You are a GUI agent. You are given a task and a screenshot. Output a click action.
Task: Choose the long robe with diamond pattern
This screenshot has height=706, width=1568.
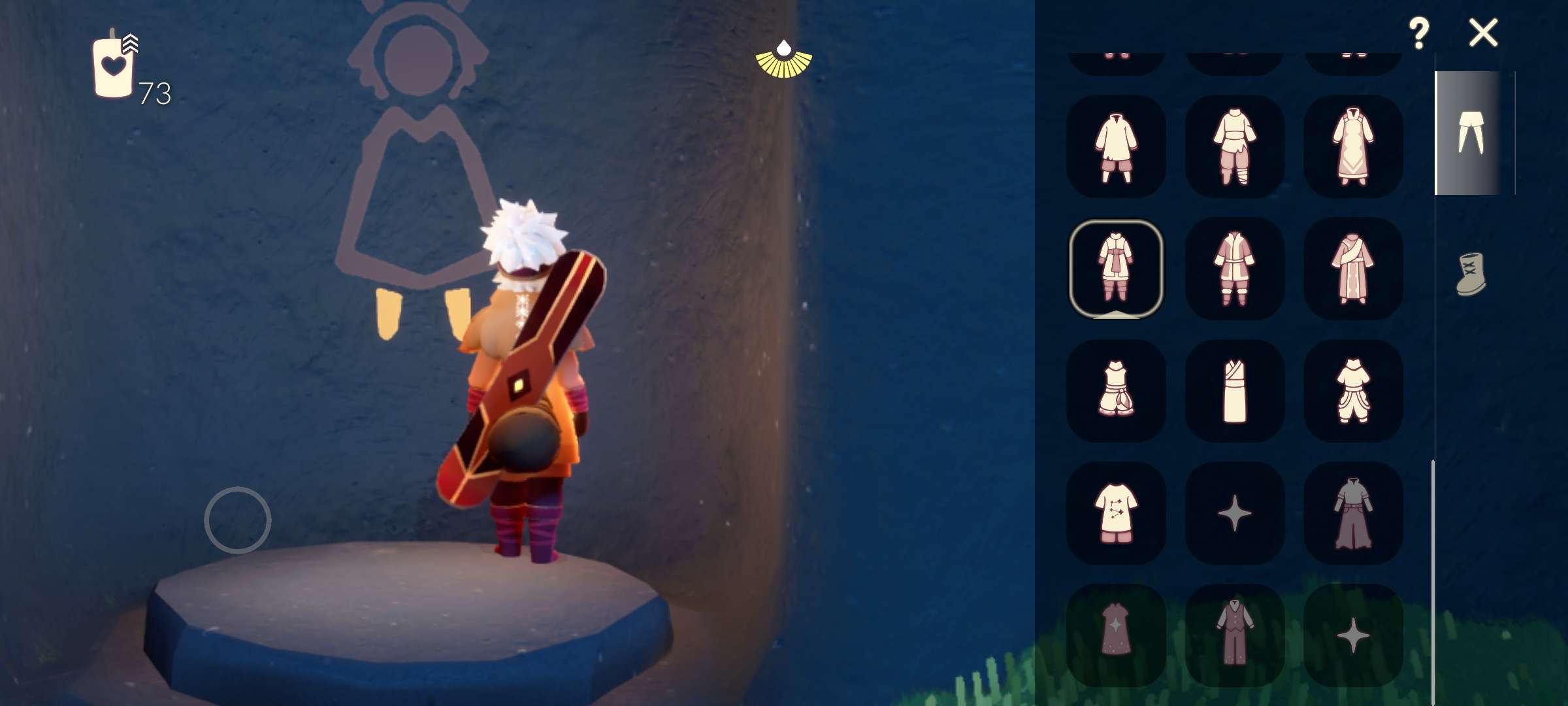point(1353,146)
